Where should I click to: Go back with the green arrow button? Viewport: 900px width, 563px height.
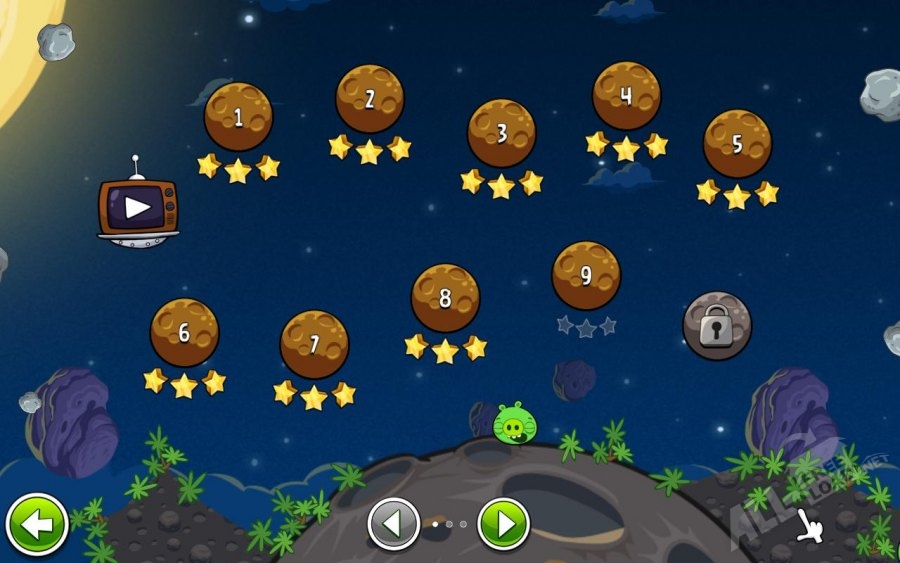point(37,524)
